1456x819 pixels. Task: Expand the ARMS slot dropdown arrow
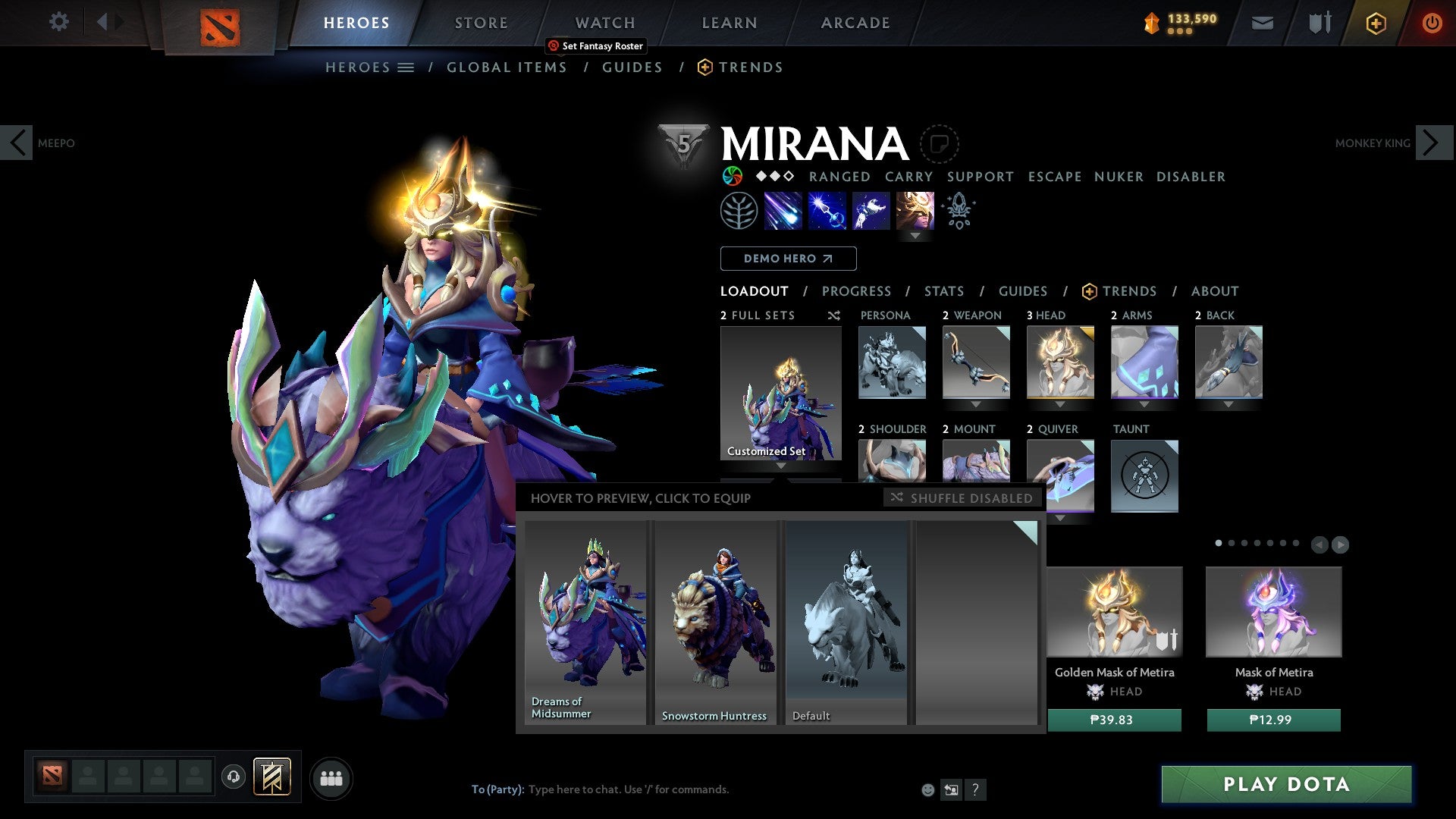[x=1144, y=404]
